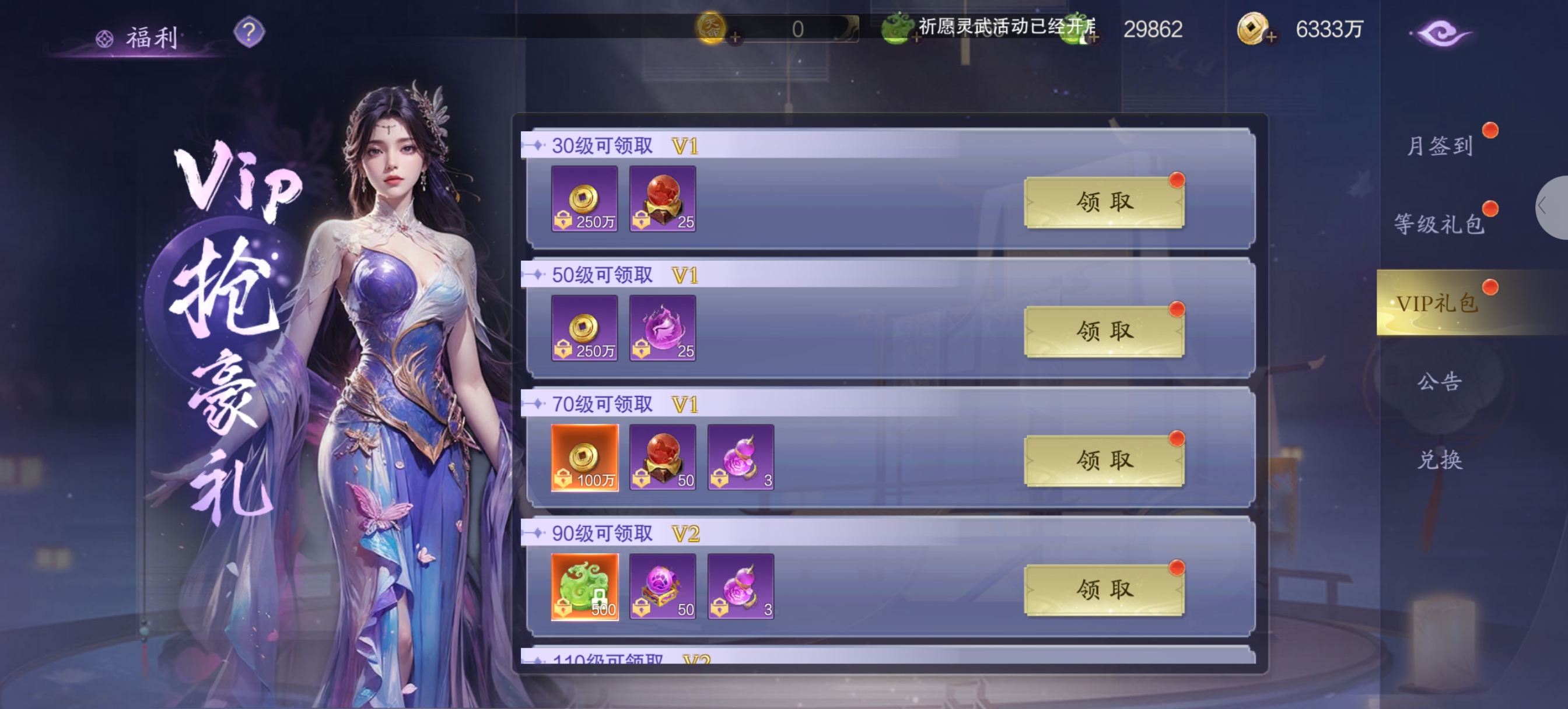1568x709 pixels.
Task: Switch to the 兑换 exchange tab
Action: (x=1440, y=459)
